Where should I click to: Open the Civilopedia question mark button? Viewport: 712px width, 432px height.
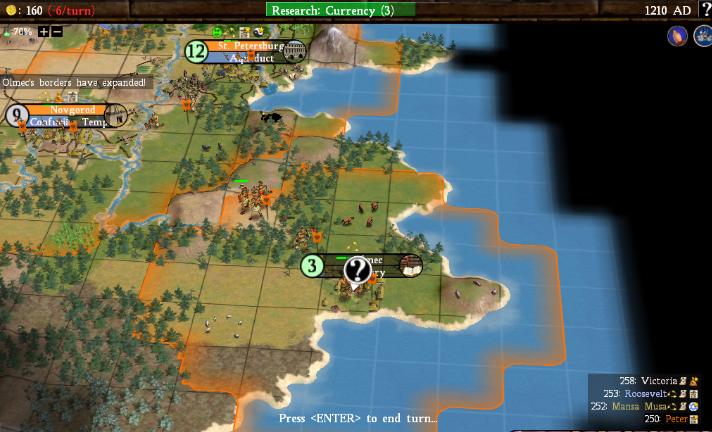(705, 10)
